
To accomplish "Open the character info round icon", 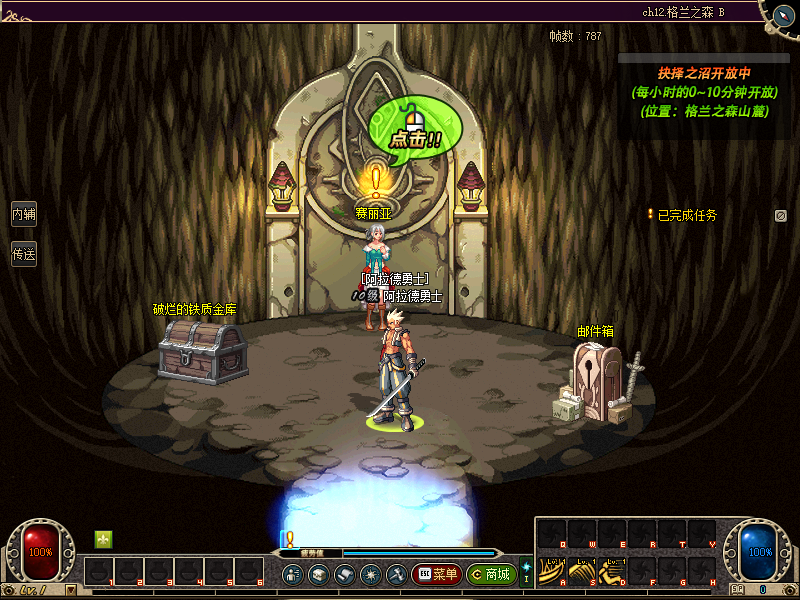I will [x=293, y=574].
